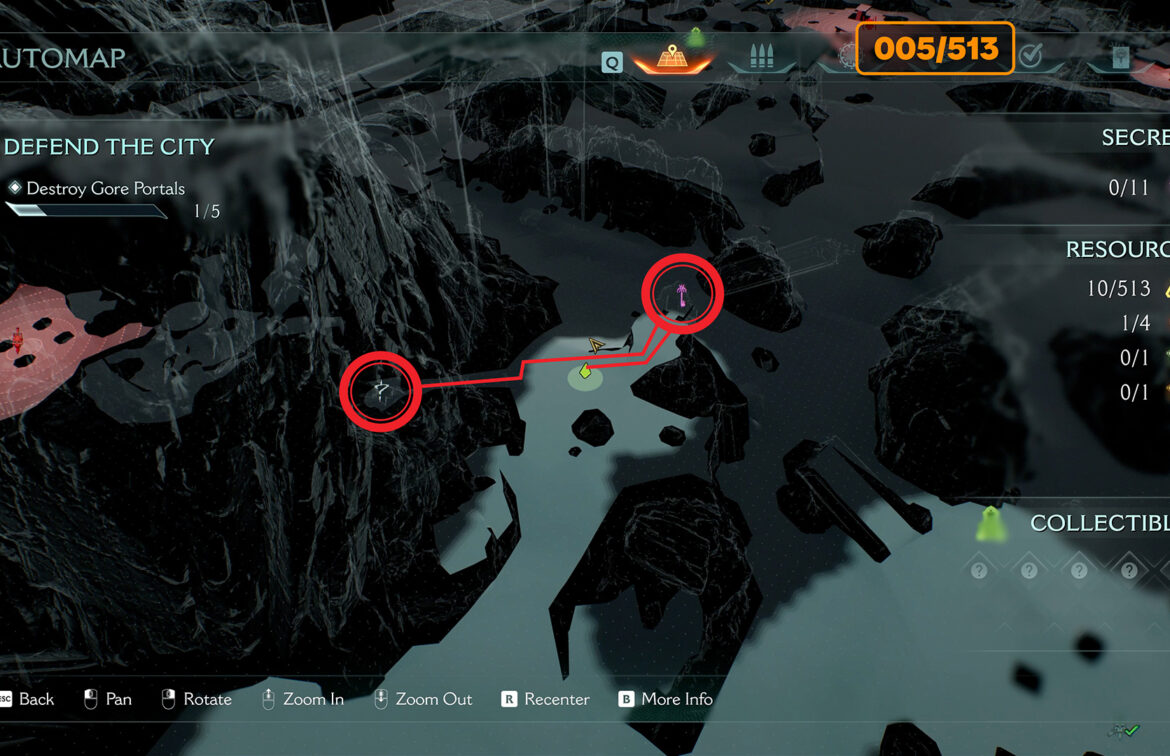Viewport: 1170px width, 756px height.
Task: Click the green collectible toy icon
Action: 991,523
